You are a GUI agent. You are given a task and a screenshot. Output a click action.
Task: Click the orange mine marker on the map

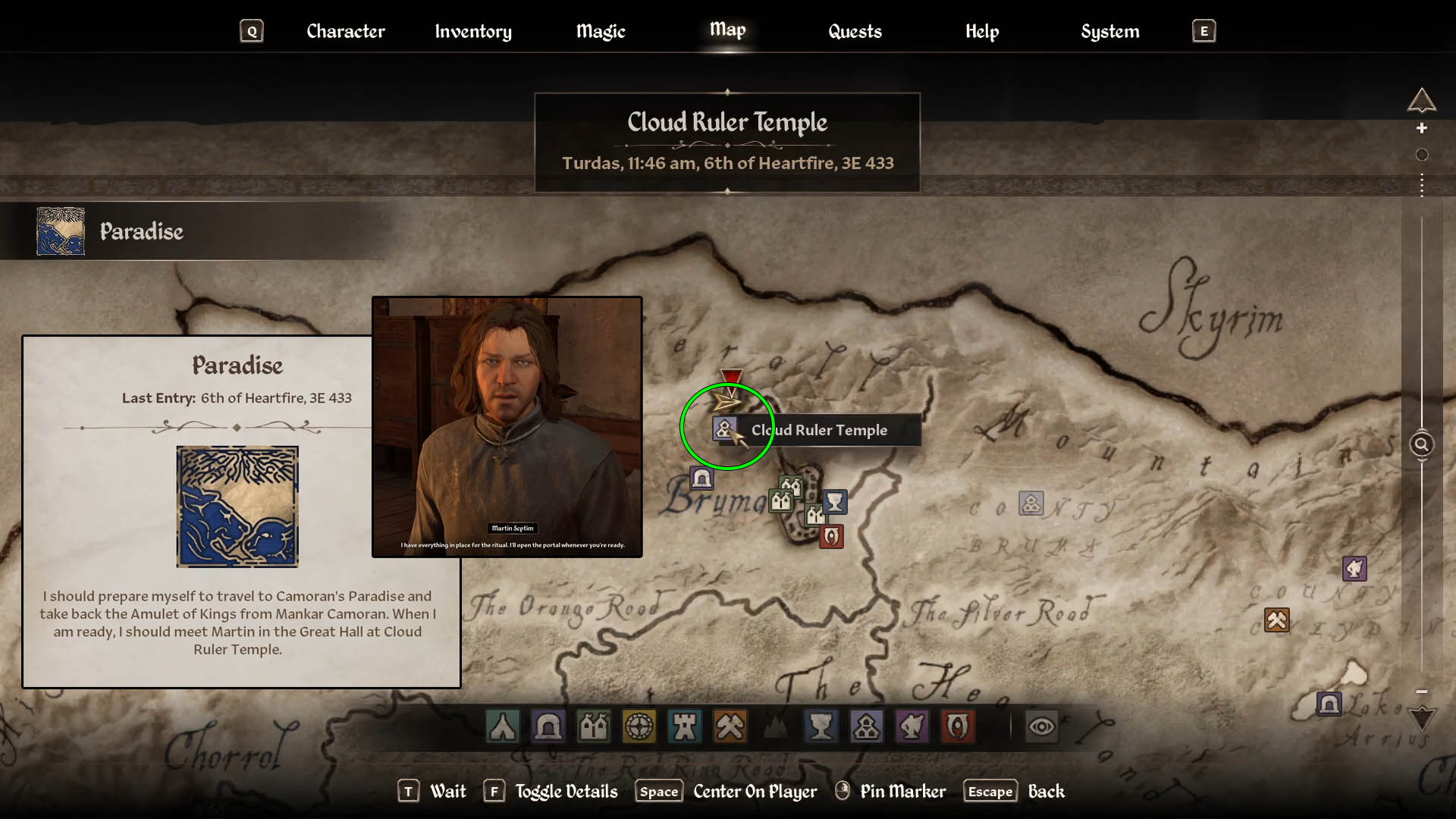[x=1276, y=620]
